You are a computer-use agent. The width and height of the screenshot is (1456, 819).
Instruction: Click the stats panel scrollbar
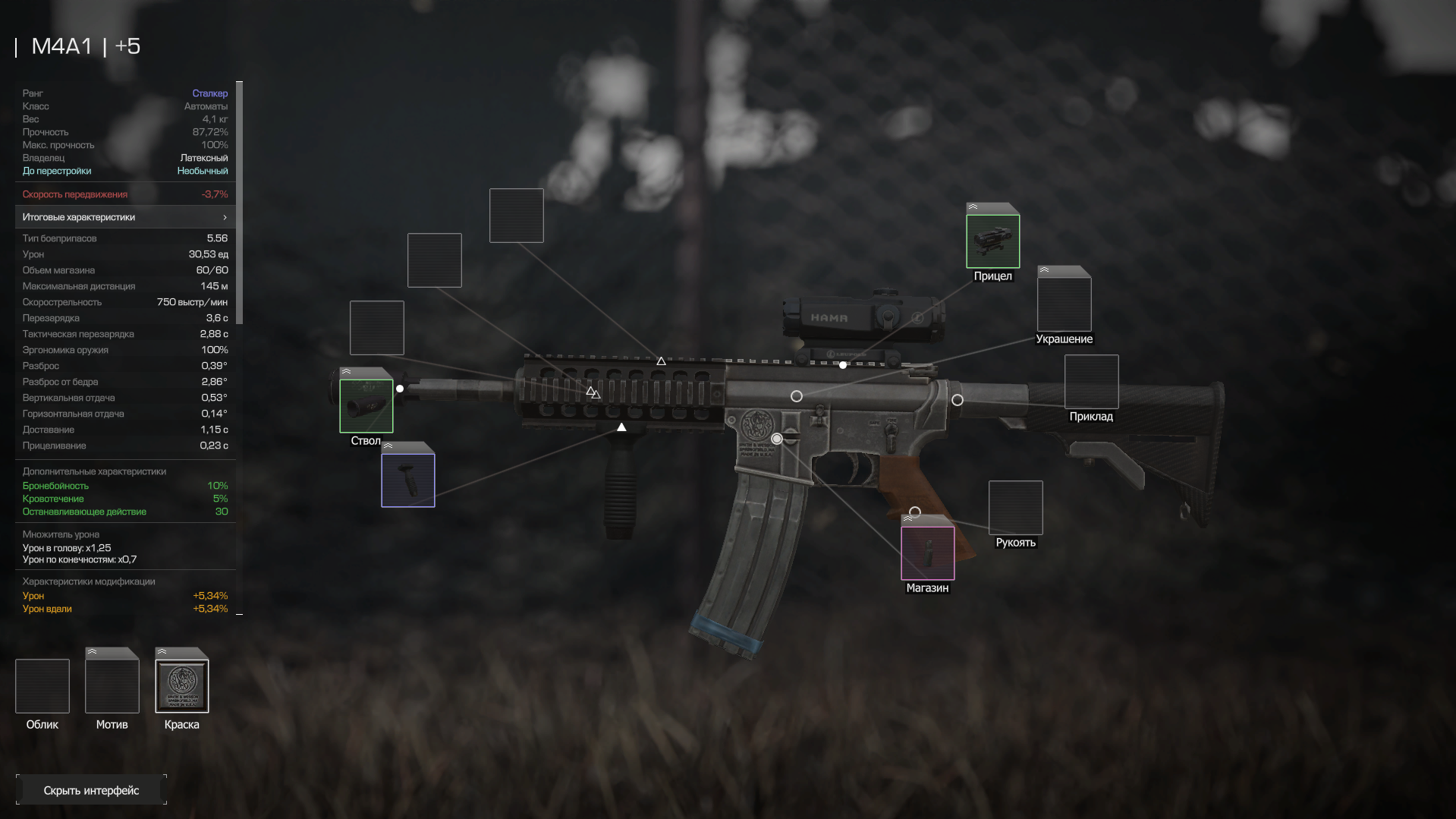click(x=240, y=203)
